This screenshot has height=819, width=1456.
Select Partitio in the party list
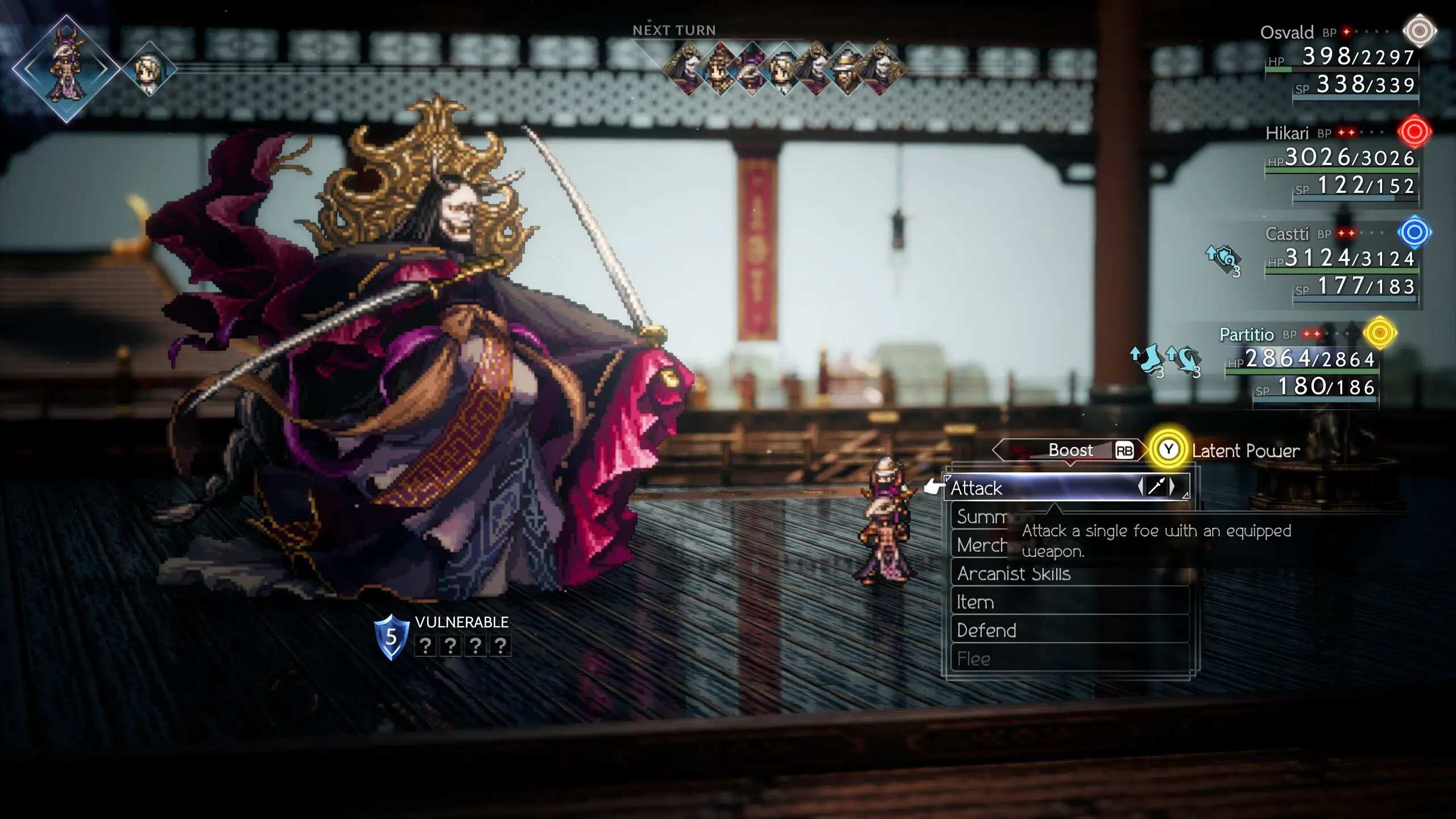[x=1246, y=334]
